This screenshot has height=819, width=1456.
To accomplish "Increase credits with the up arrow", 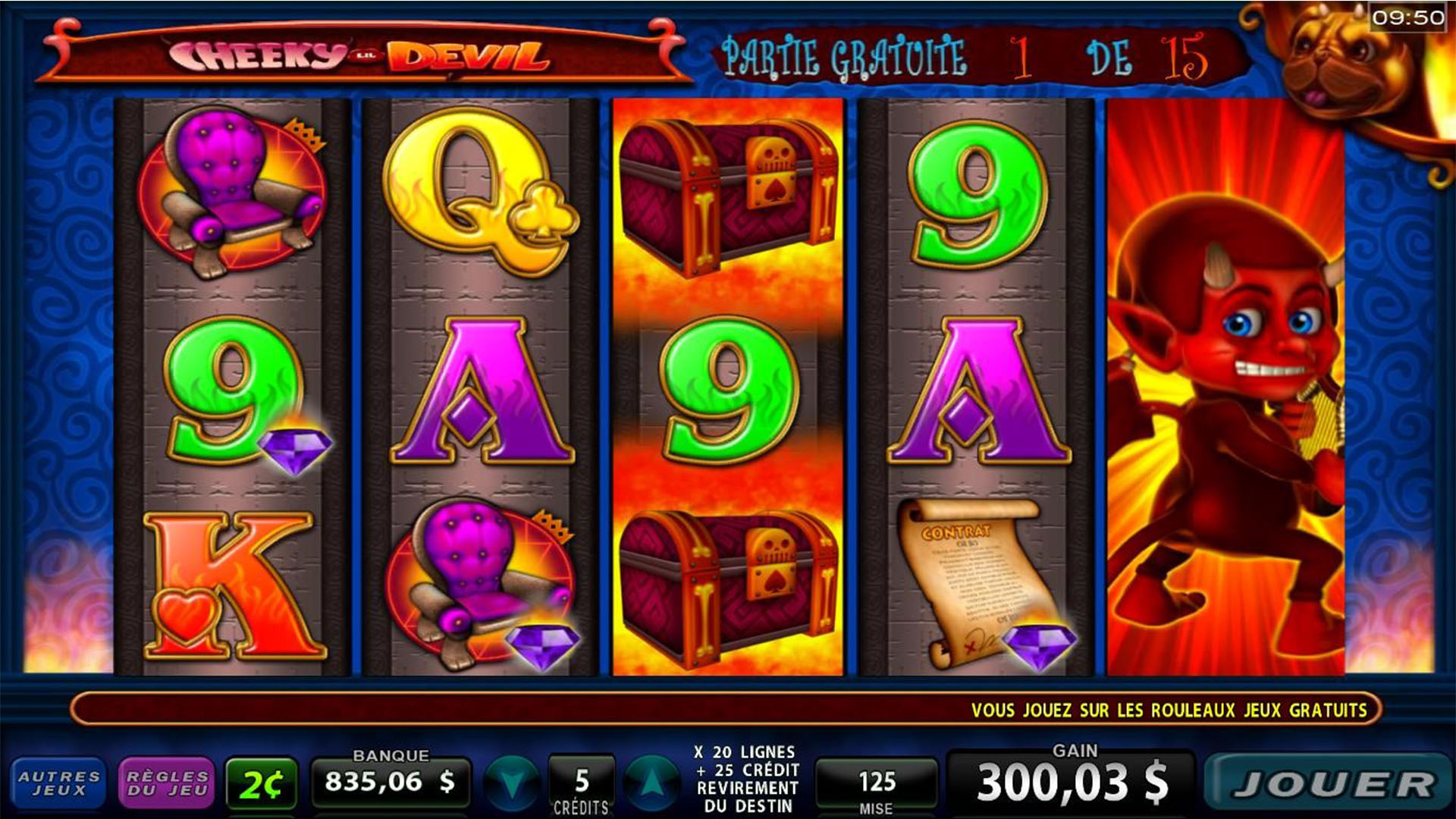I will point(651,784).
